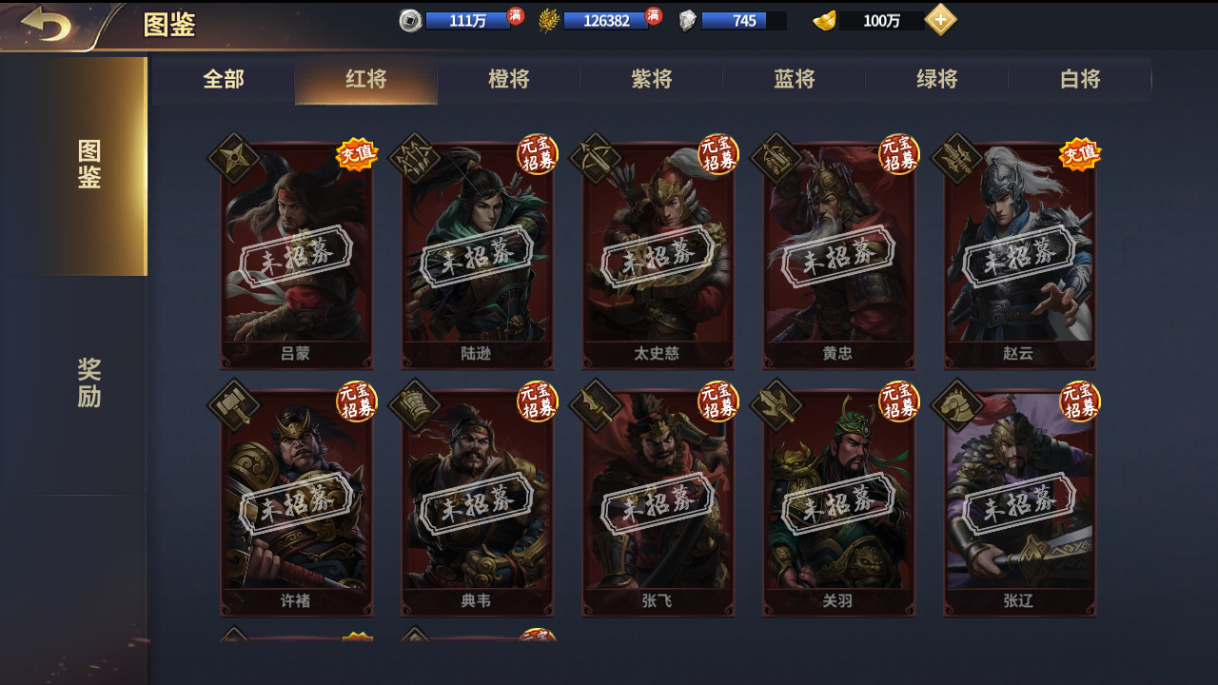
Task: Switch to 绿将 heroes
Action: tap(937, 80)
